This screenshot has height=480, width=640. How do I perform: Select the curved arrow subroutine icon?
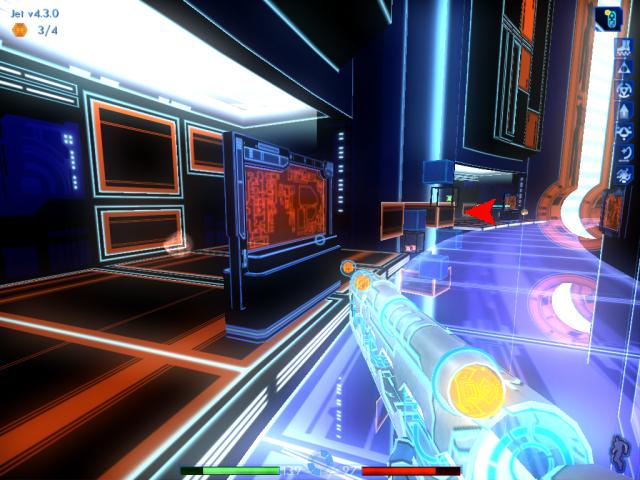(x=622, y=152)
